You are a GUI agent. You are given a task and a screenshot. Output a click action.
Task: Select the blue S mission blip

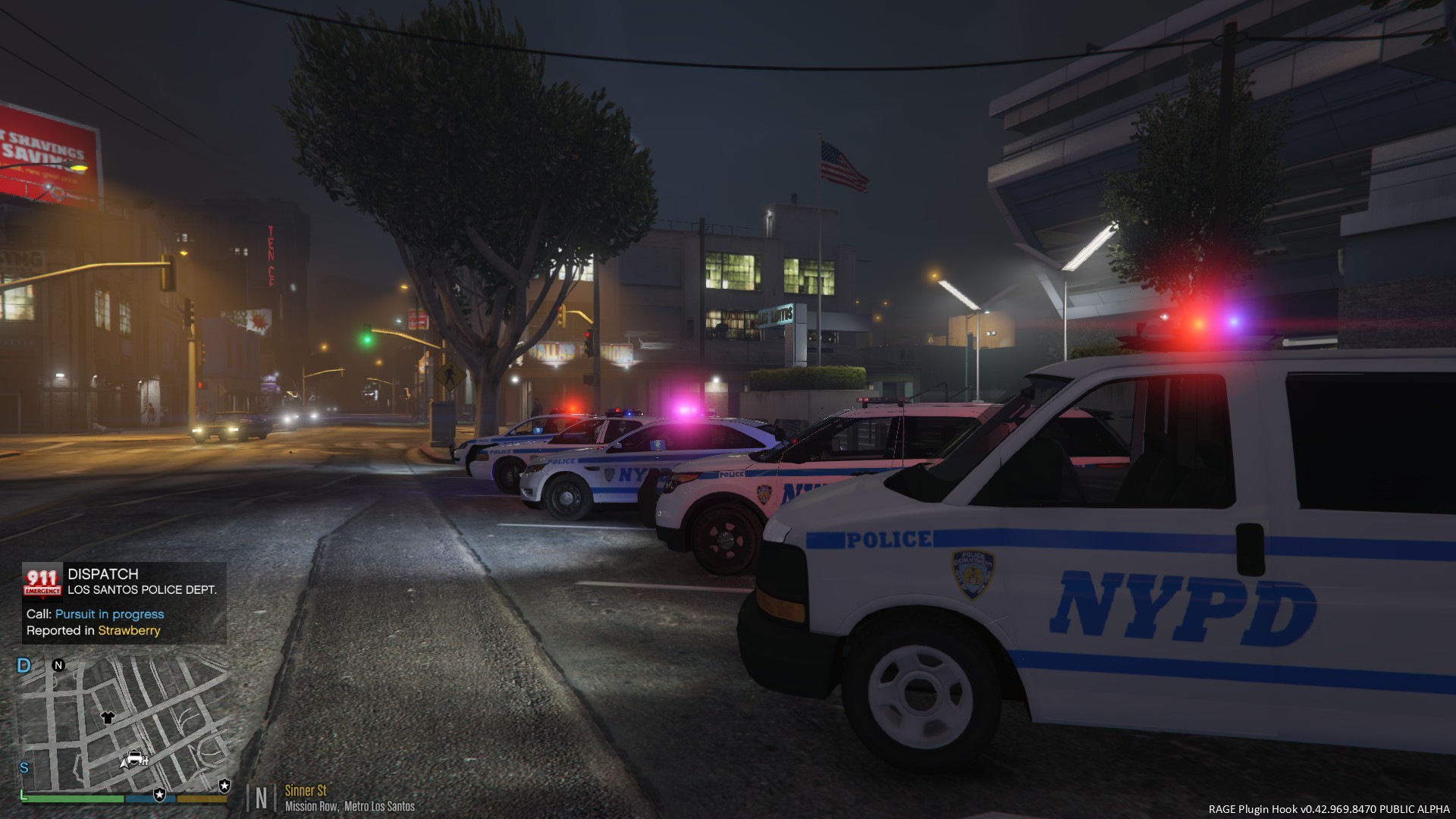coord(24,768)
